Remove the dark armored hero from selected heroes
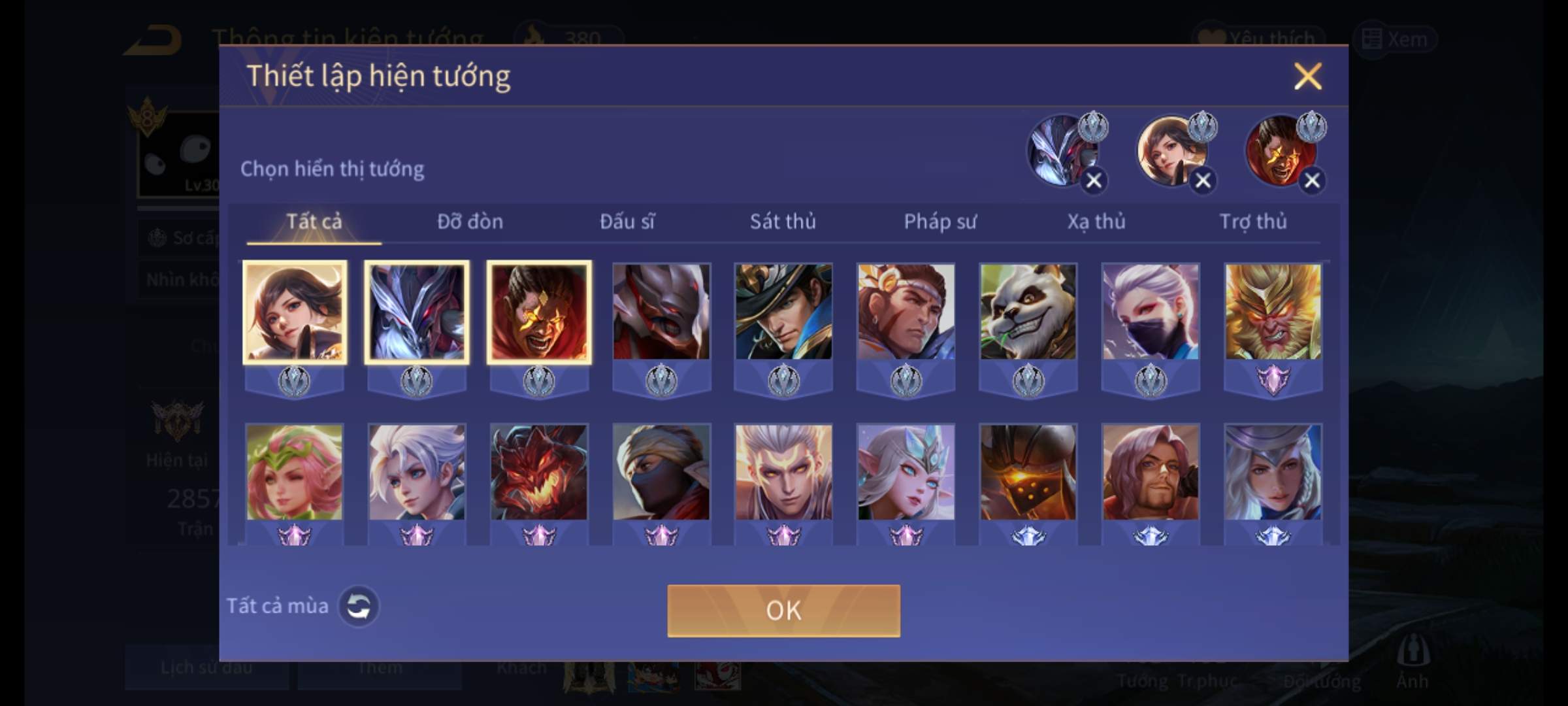Screen dimensions: 1568x706 [x=1094, y=180]
